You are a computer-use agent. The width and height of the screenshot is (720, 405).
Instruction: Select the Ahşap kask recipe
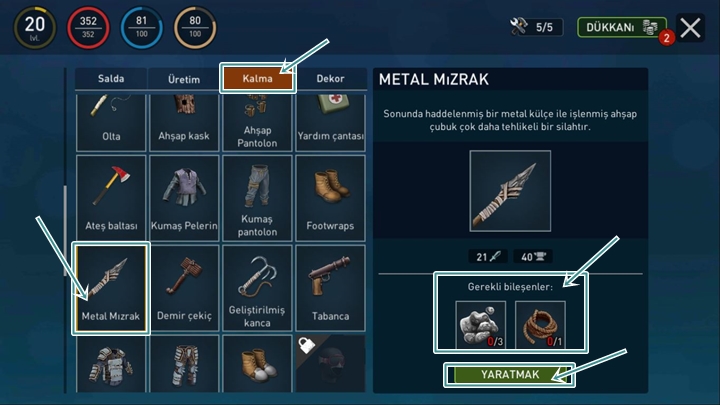tap(184, 120)
